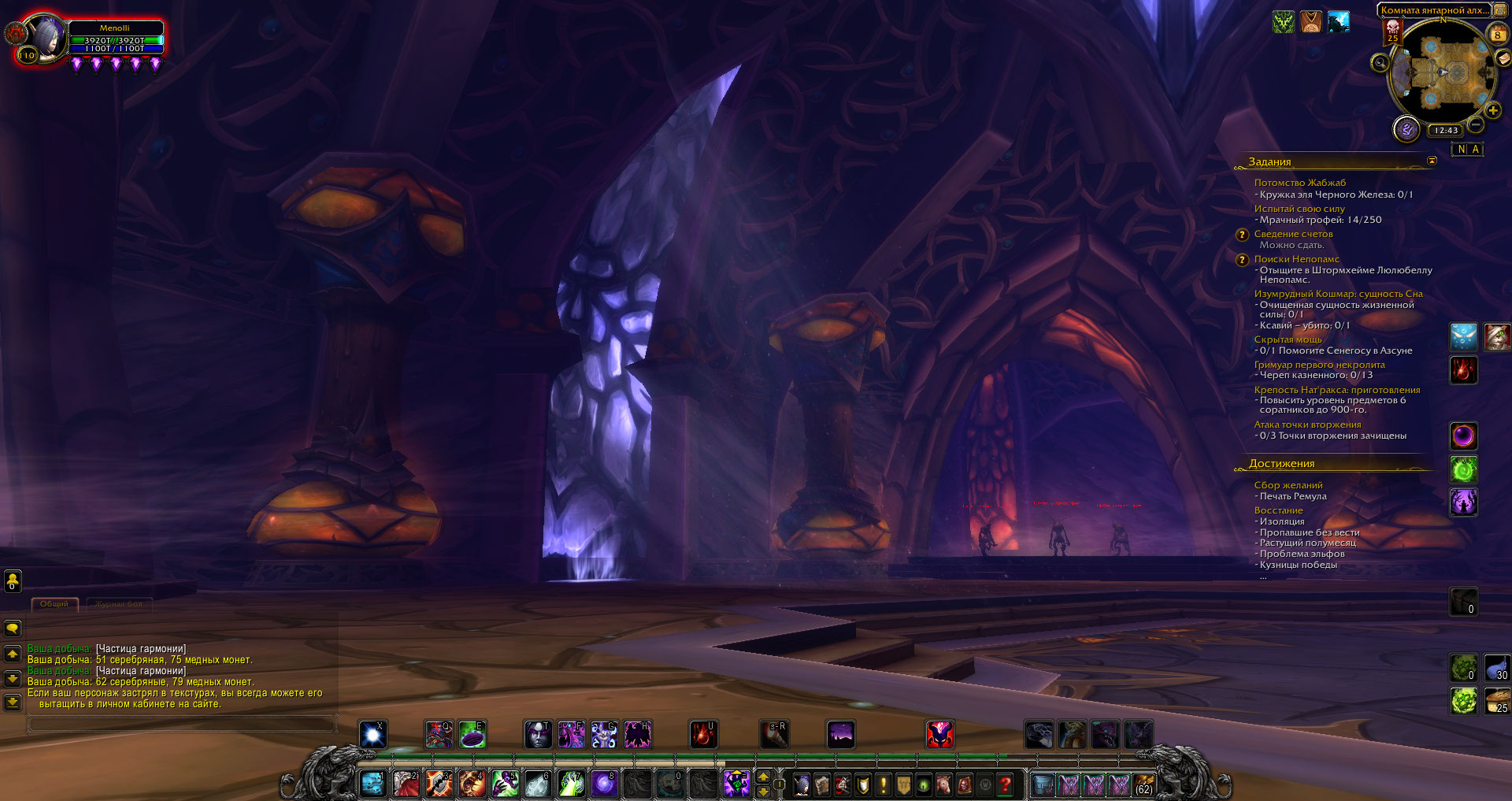Screen dimensions: 1512x801
Task: Zoom in the minimap with the plus button
Action: click(x=1492, y=111)
